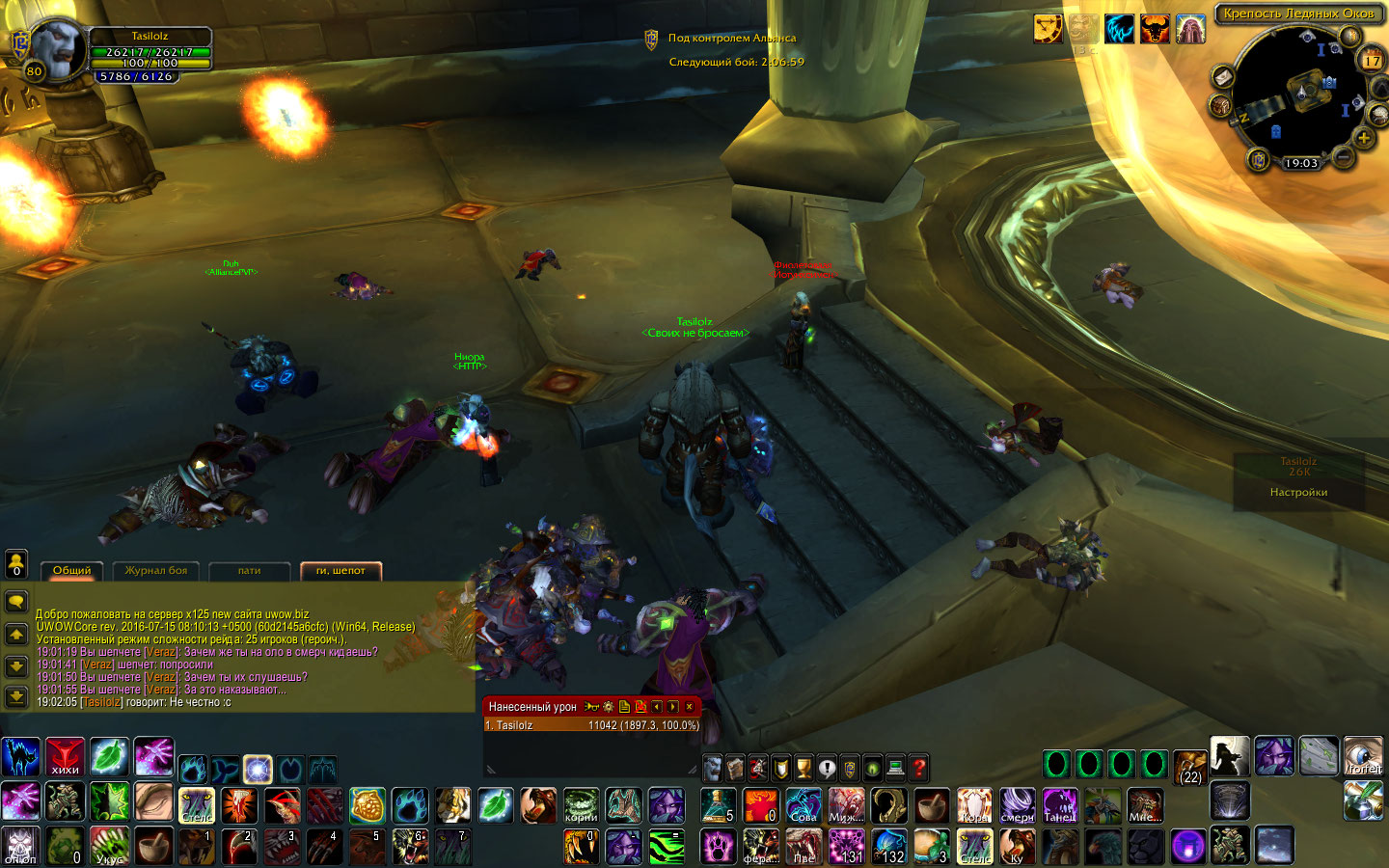Click the Настройки settings button
Image resolution: width=1389 pixels, height=868 pixels.
click(1298, 492)
